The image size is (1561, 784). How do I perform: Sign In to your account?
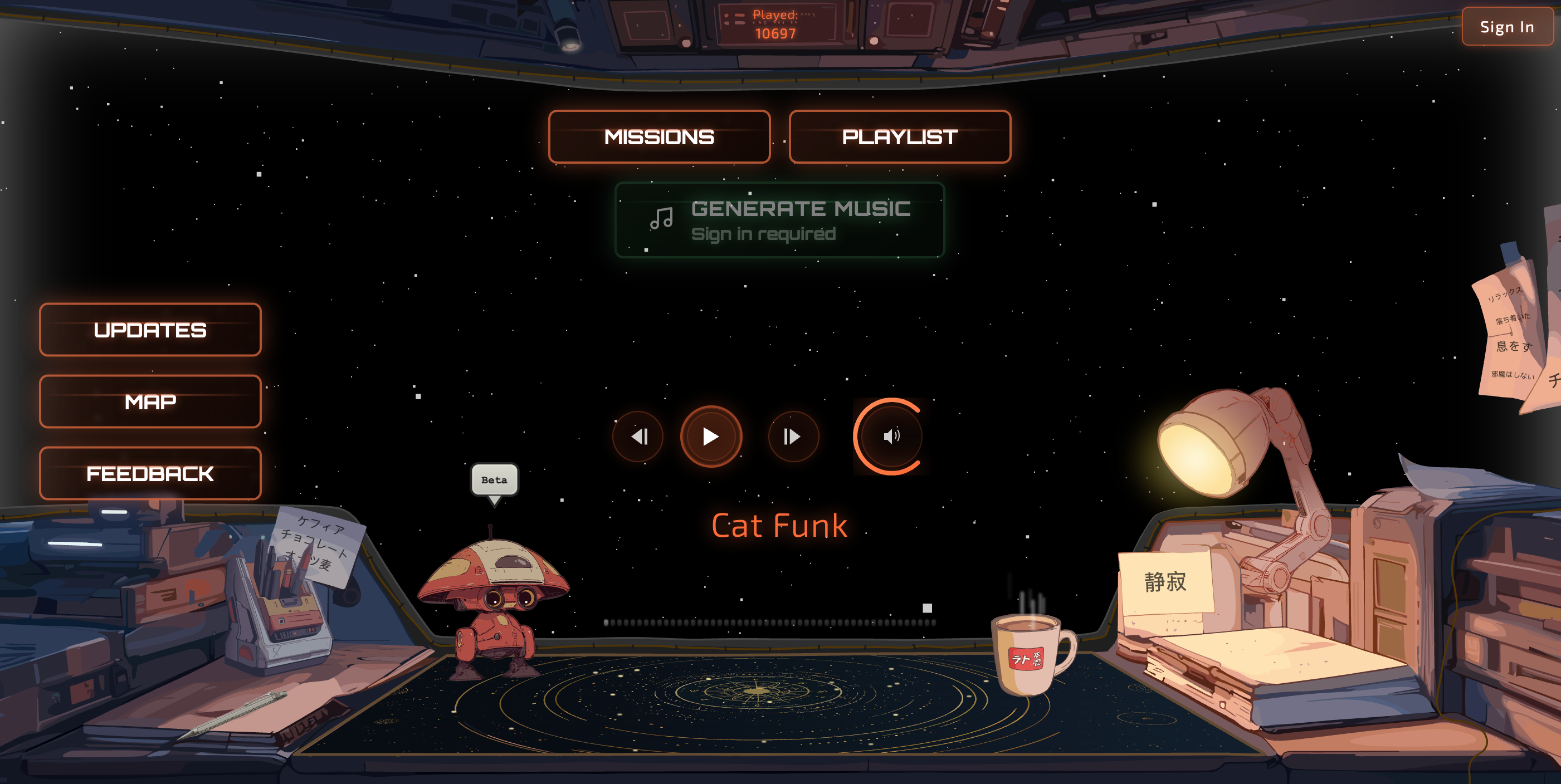pyautogui.click(x=1506, y=27)
